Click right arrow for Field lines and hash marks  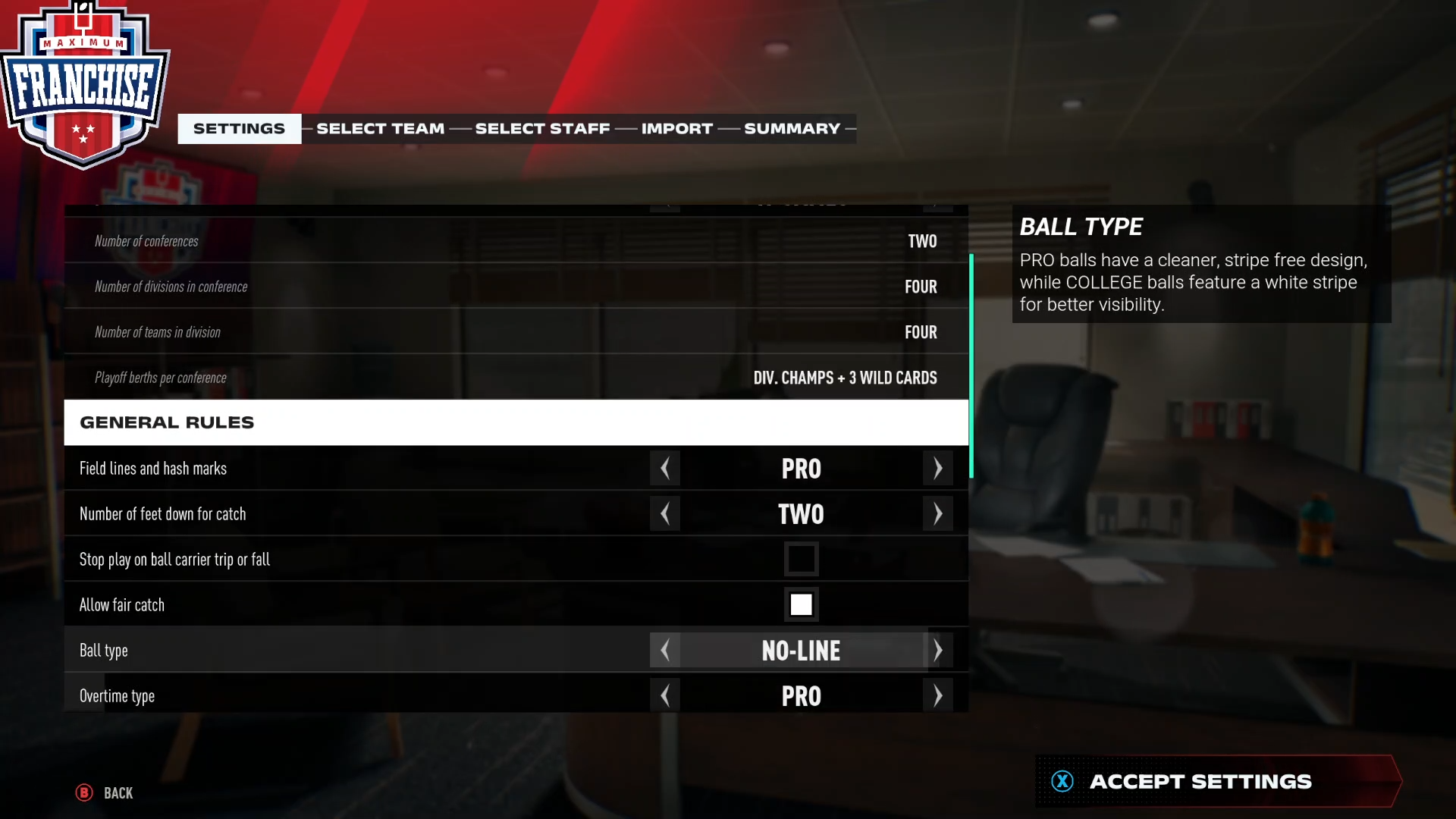(938, 469)
